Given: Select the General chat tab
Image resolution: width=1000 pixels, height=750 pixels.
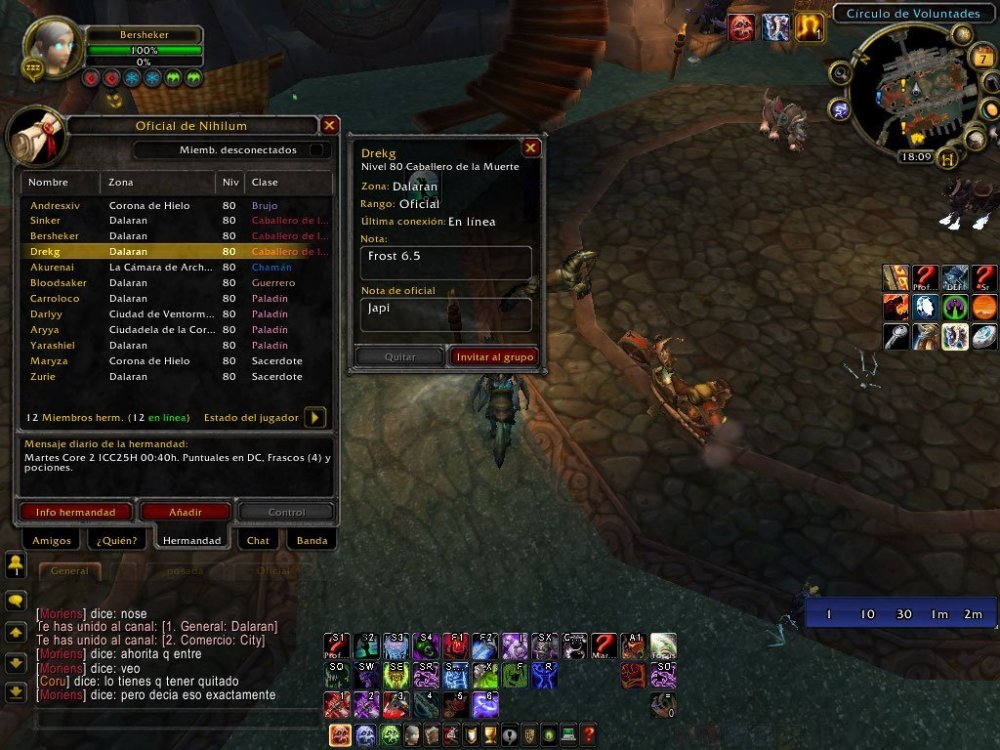Looking at the screenshot, I should (x=70, y=571).
